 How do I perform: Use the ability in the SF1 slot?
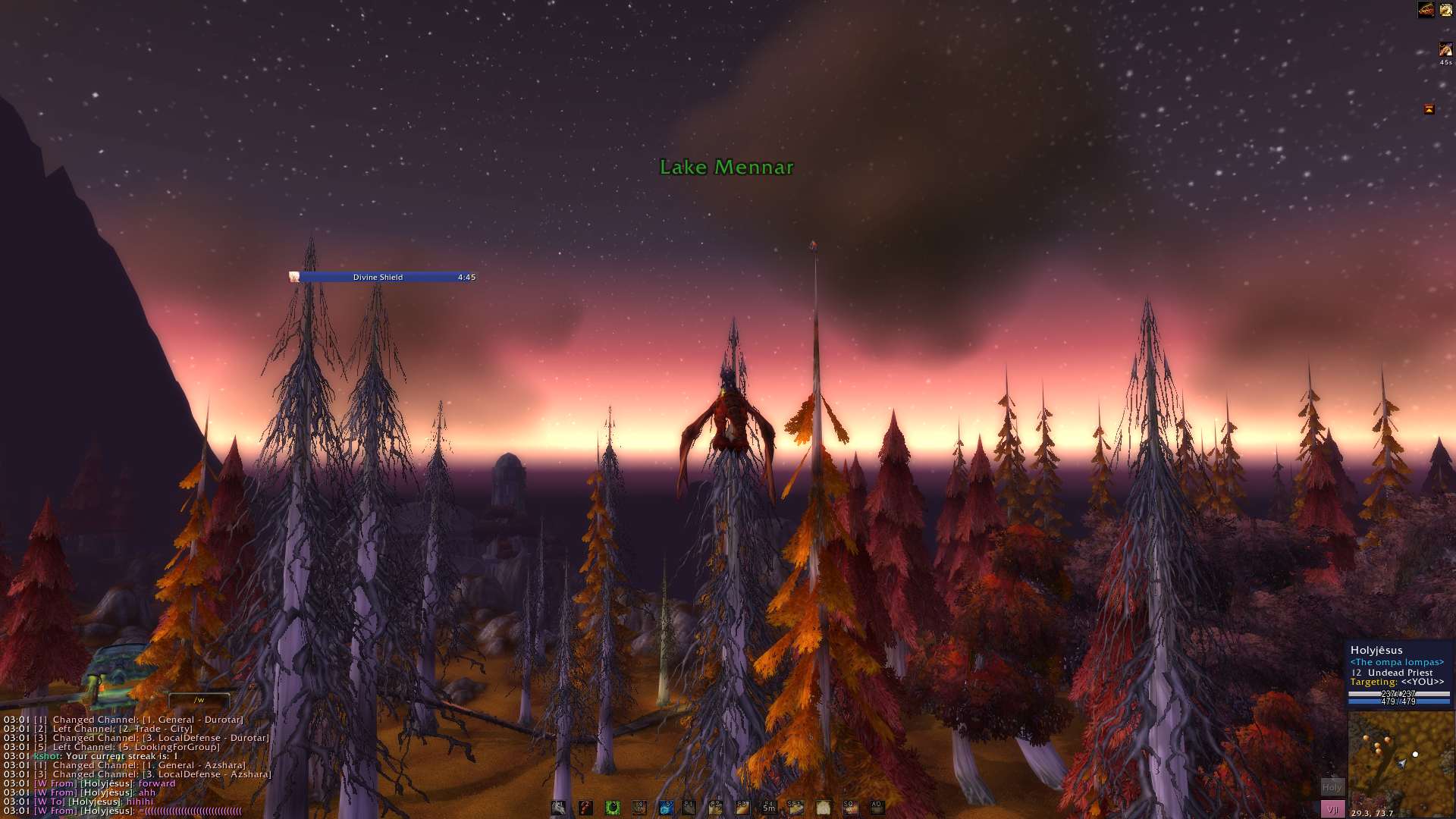(795, 808)
